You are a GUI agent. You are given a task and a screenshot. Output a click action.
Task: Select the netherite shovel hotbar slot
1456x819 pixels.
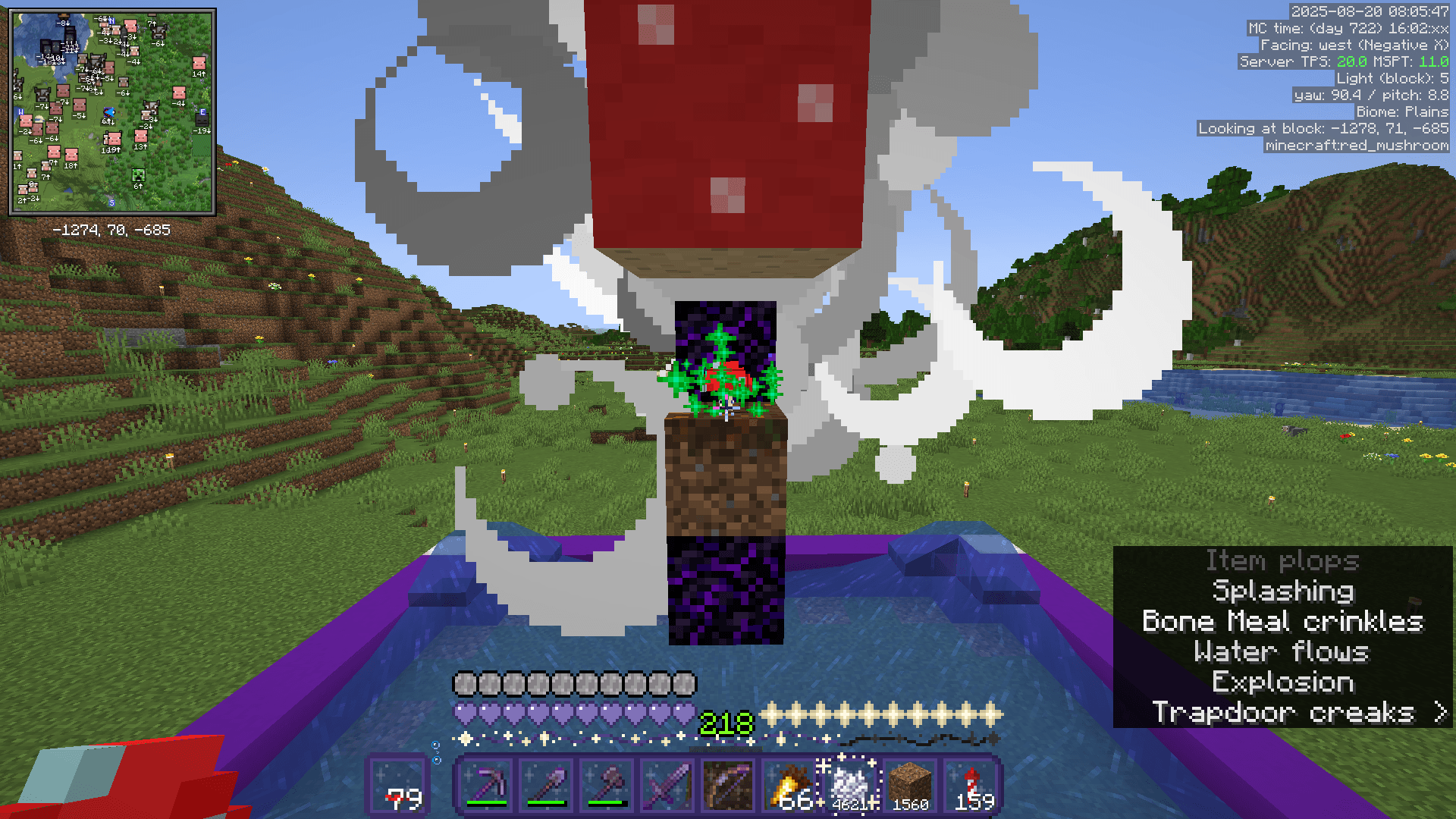[546, 784]
